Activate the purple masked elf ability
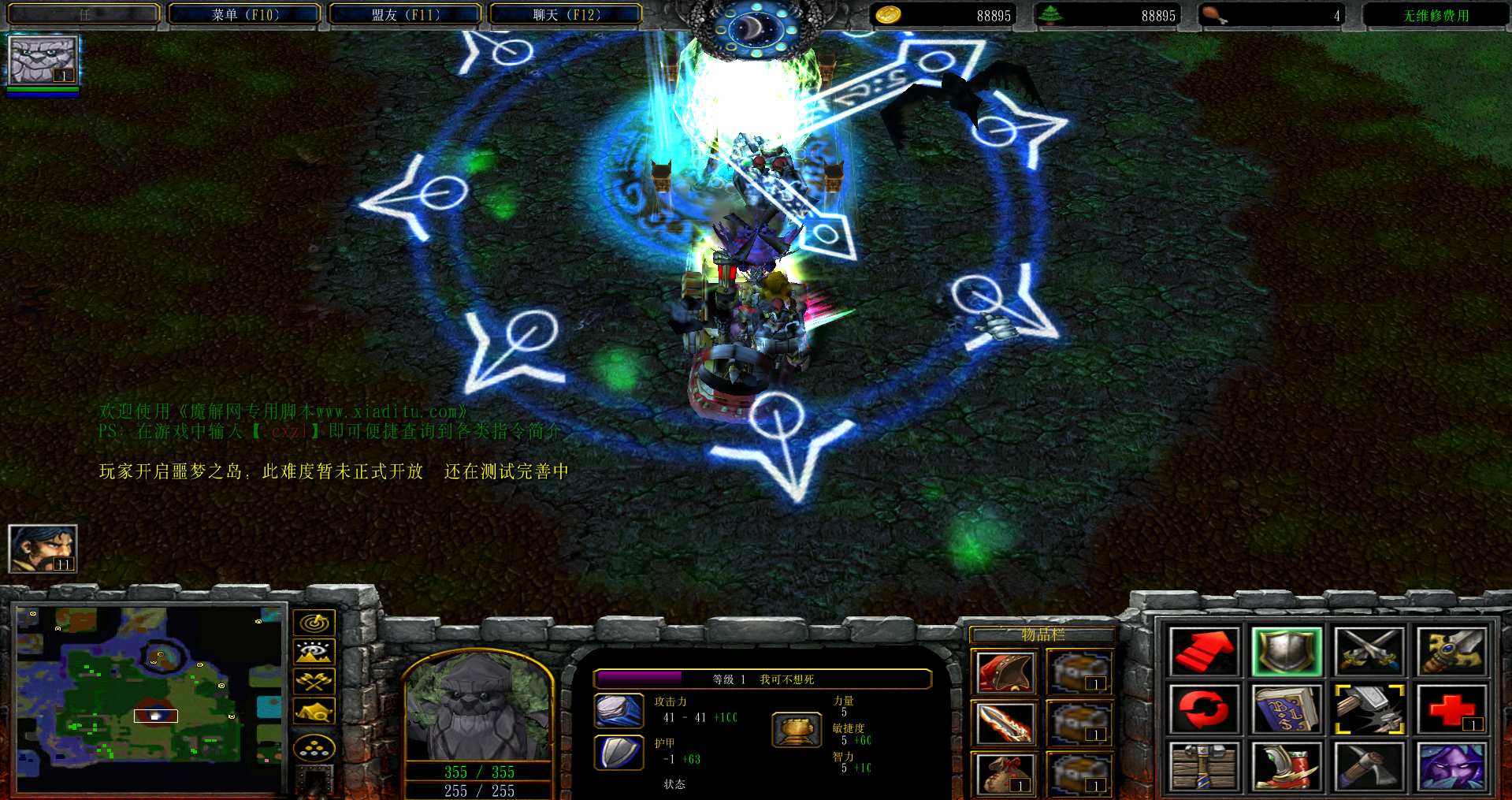1512x800 pixels. [x=1451, y=766]
